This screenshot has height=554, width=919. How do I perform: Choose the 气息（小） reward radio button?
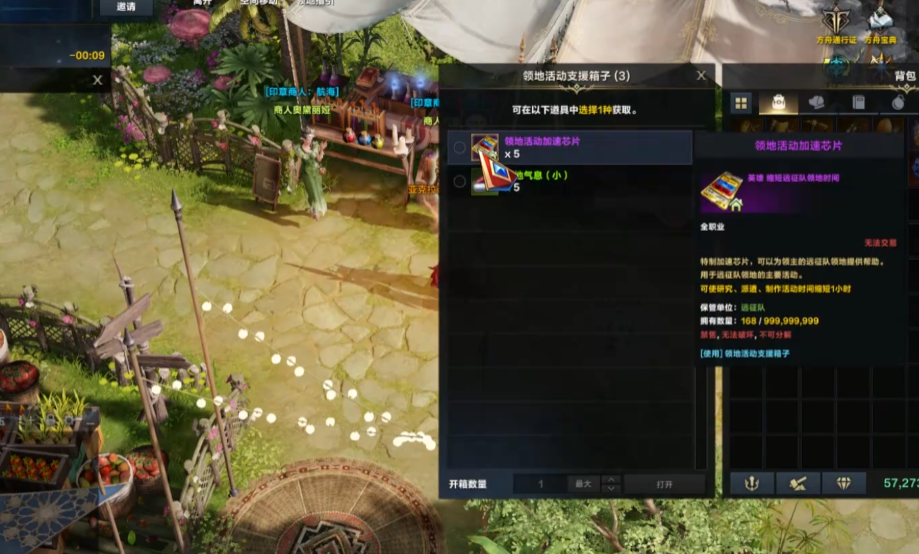(459, 181)
